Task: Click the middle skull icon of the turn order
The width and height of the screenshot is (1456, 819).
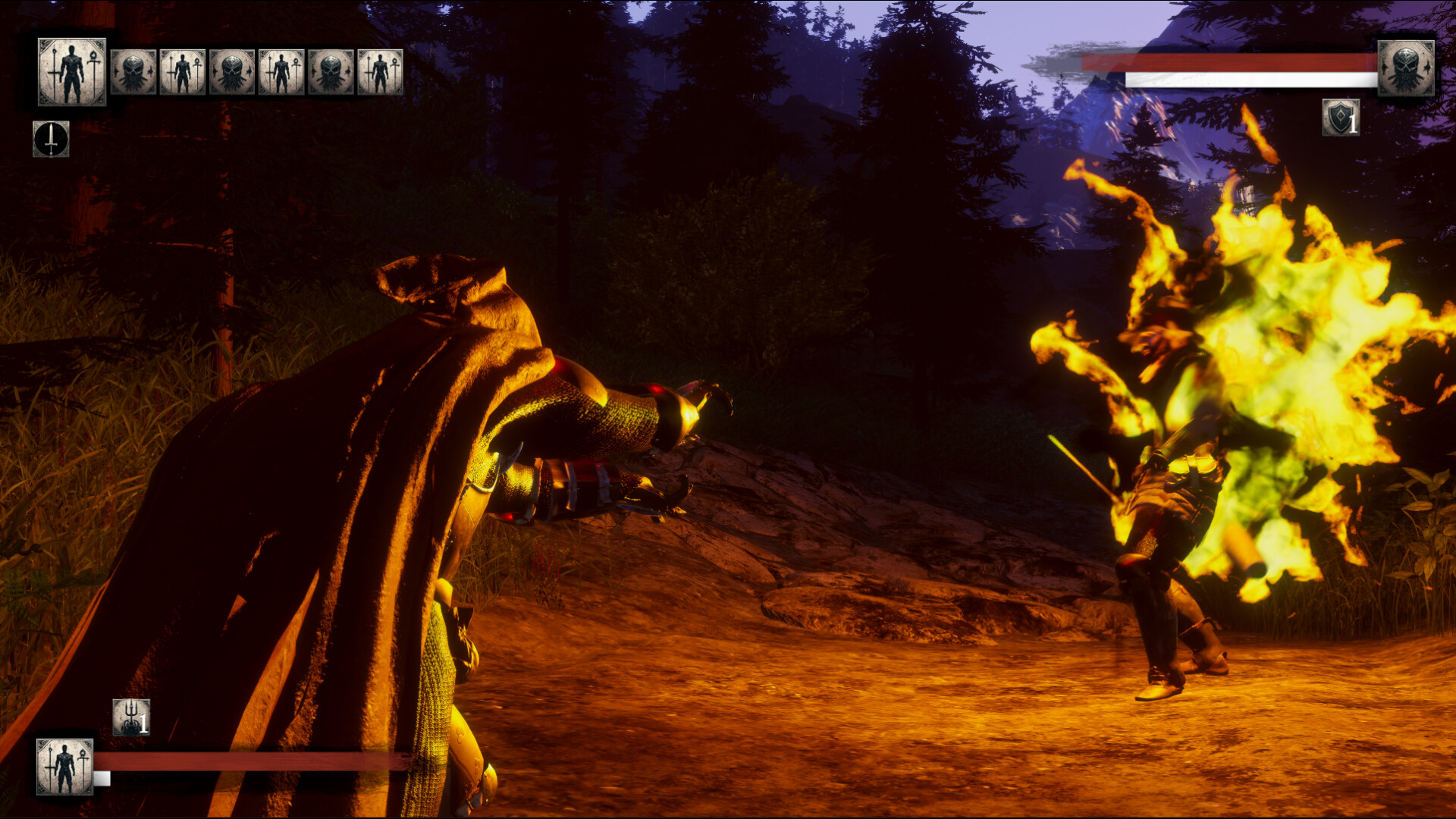Action: (234, 70)
